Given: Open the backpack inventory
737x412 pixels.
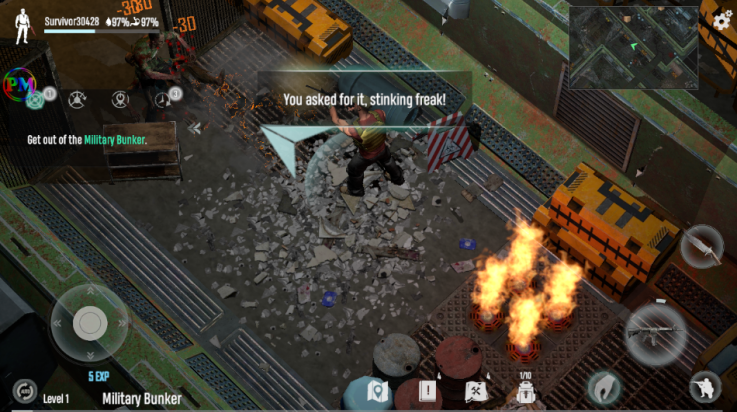Looking at the screenshot, I should coord(524,391).
